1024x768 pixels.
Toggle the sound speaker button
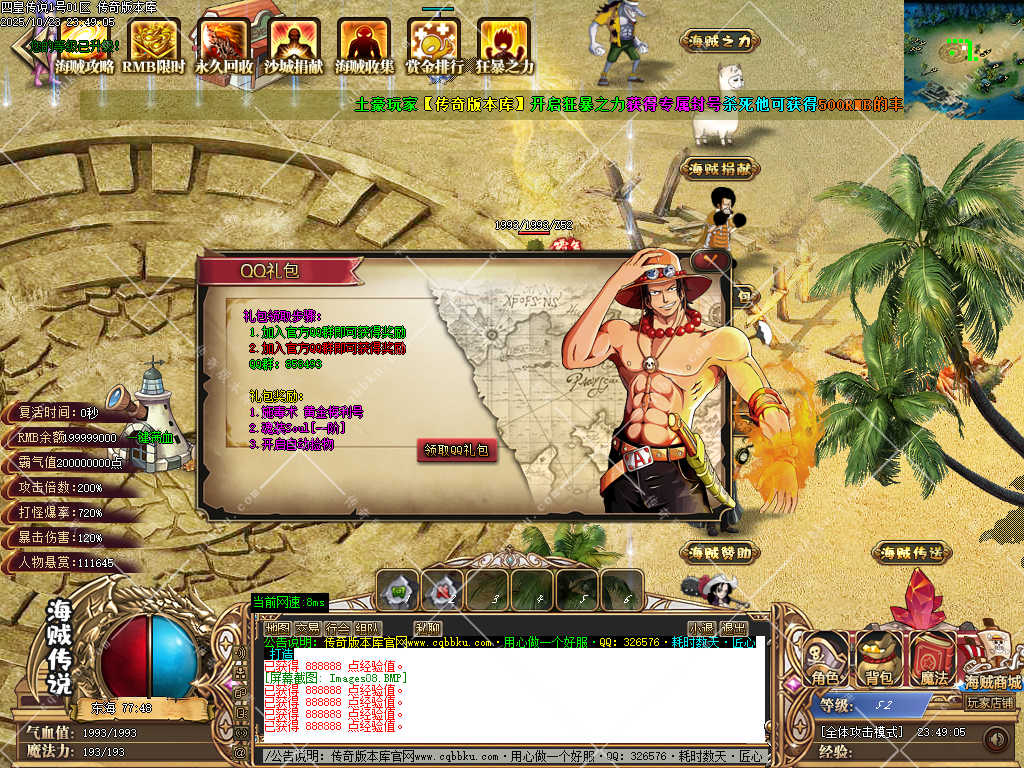pyautogui.click(x=995, y=739)
